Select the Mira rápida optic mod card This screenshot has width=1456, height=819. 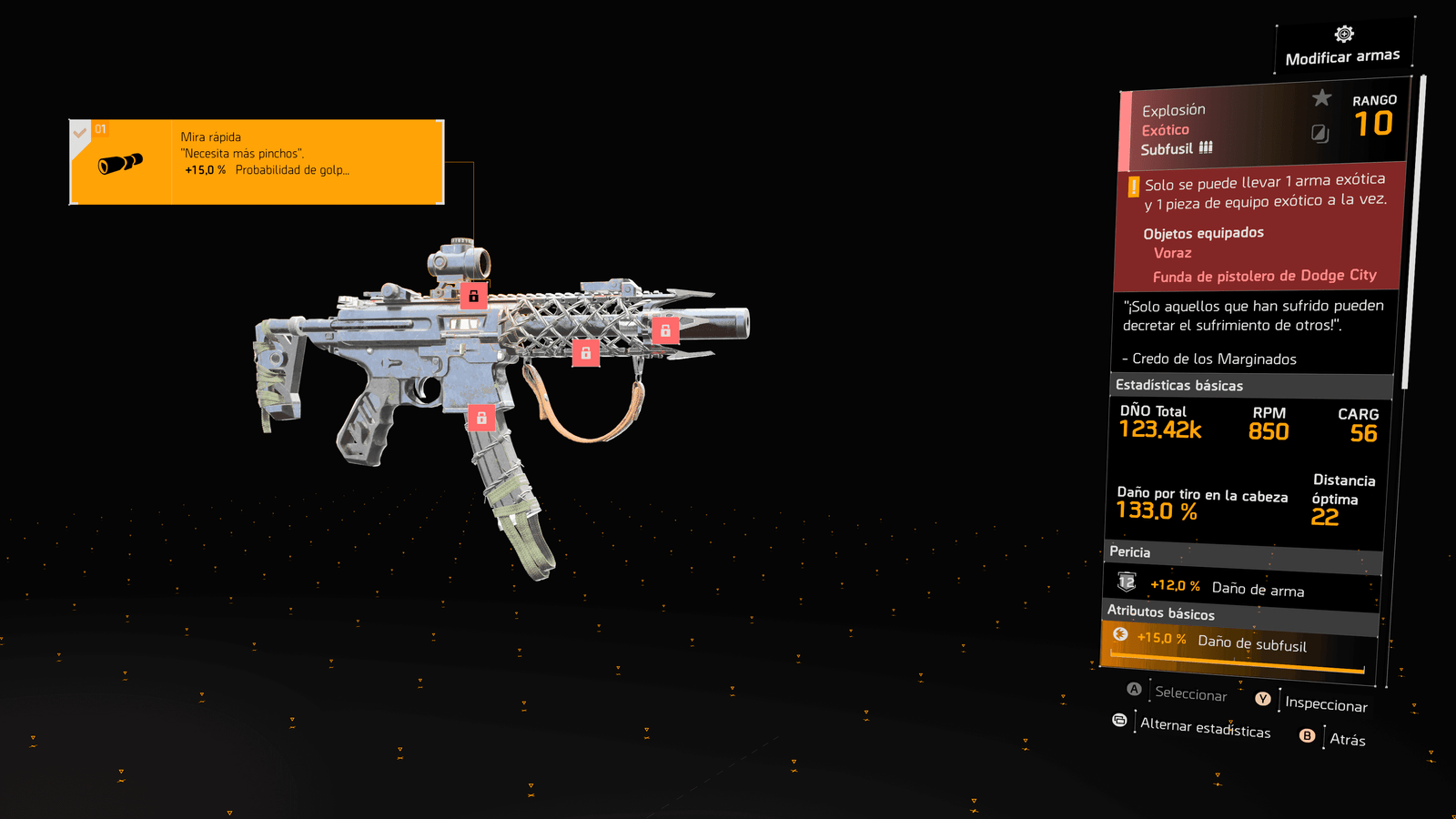257,162
